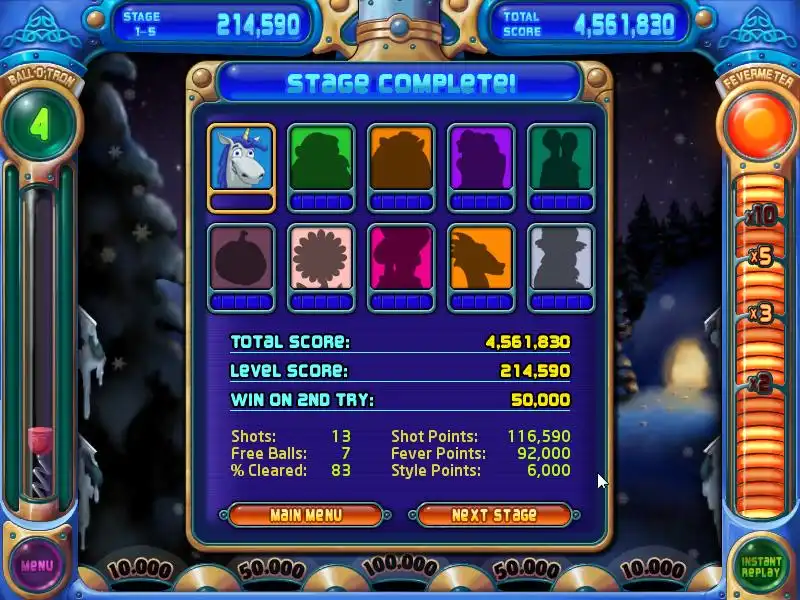Click the Main Menu button
This screenshot has height=600, width=800.
point(305,515)
